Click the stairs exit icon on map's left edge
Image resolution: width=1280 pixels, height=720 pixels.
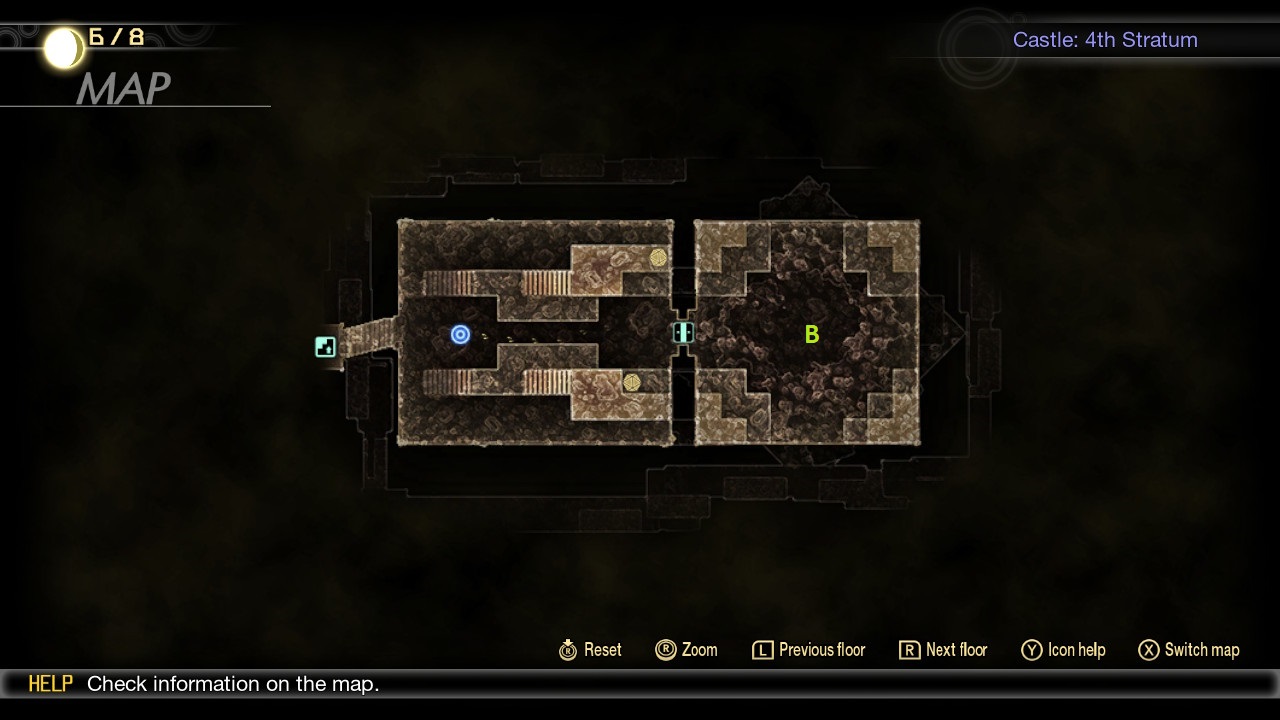point(325,347)
